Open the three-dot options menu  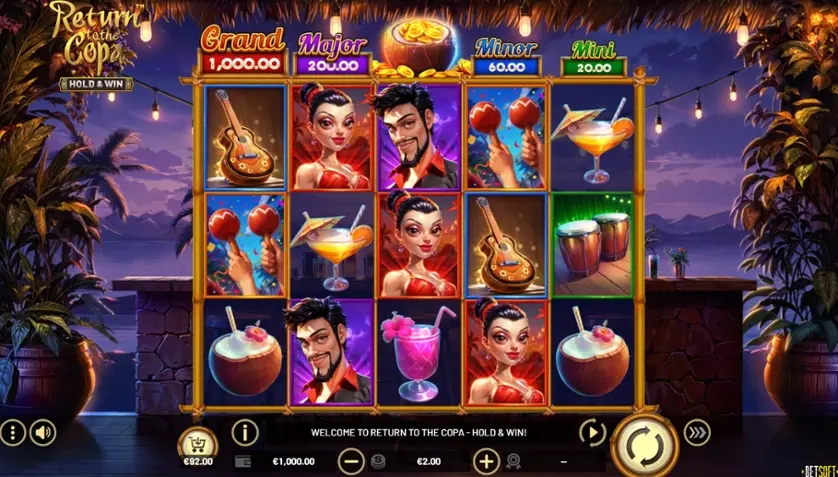point(13,433)
